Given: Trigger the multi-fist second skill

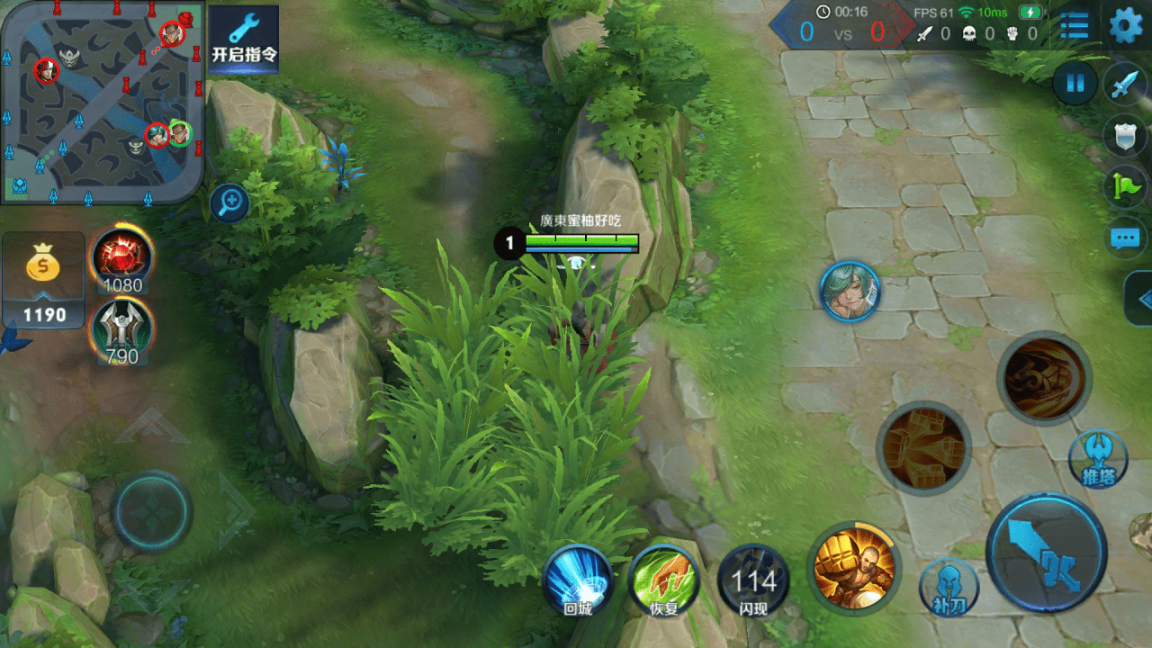Looking at the screenshot, I should tap(923, 447).
